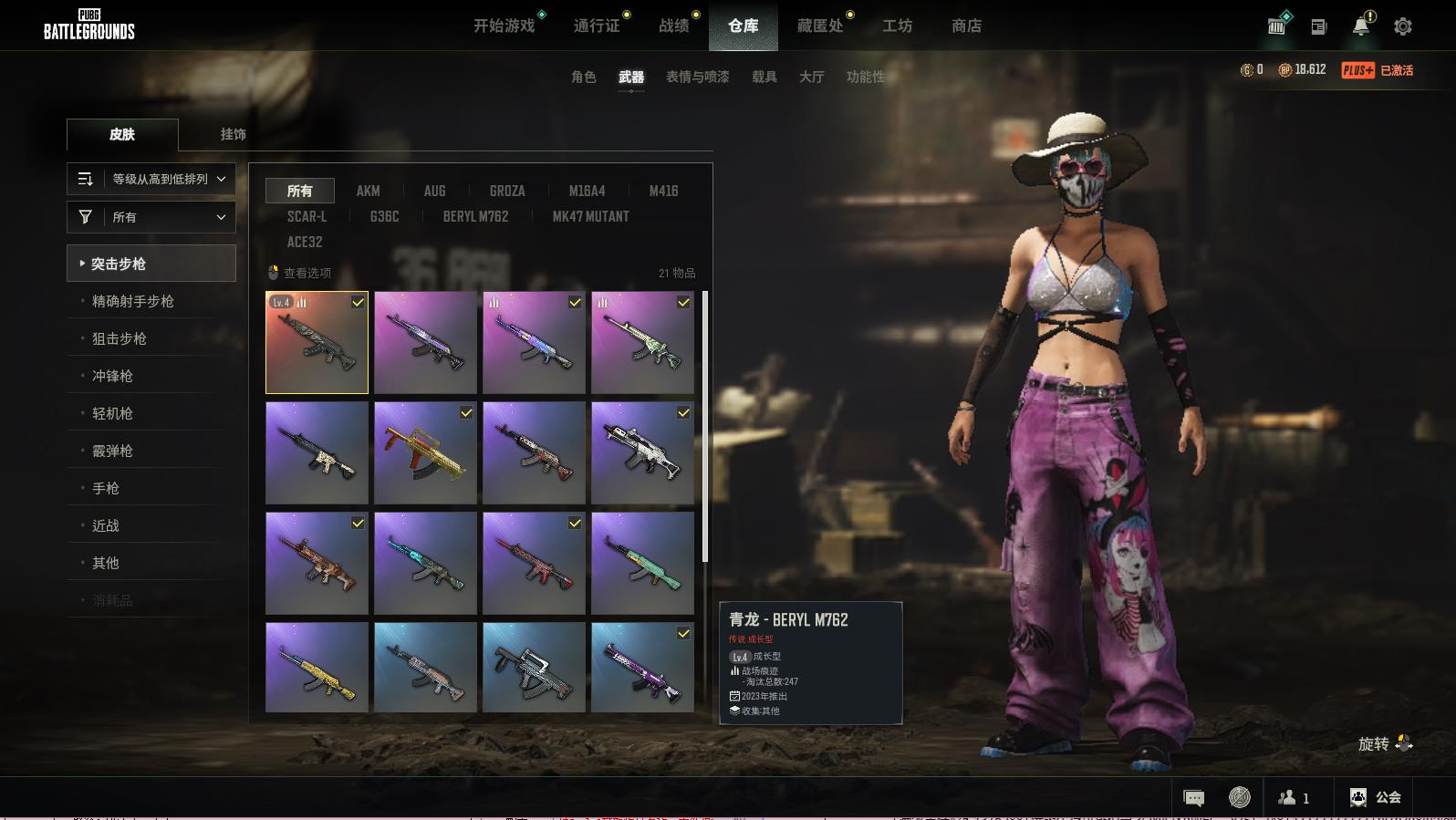Switch to the 角色 character tab
The height and width of the screenshot is (820, 1456).
583,77
